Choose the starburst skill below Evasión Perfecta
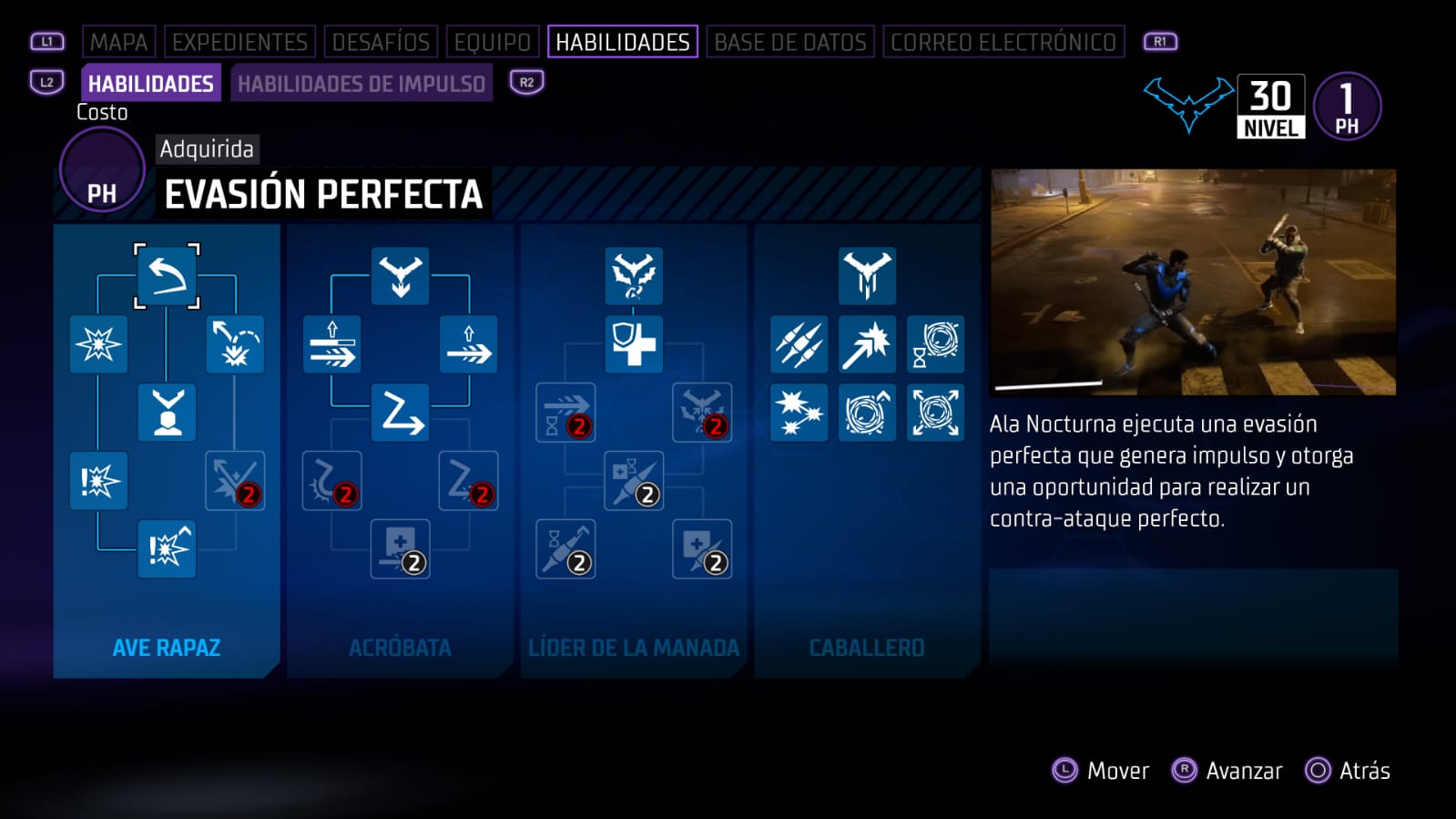This screenshot has height=819, width=1456. 98,344
